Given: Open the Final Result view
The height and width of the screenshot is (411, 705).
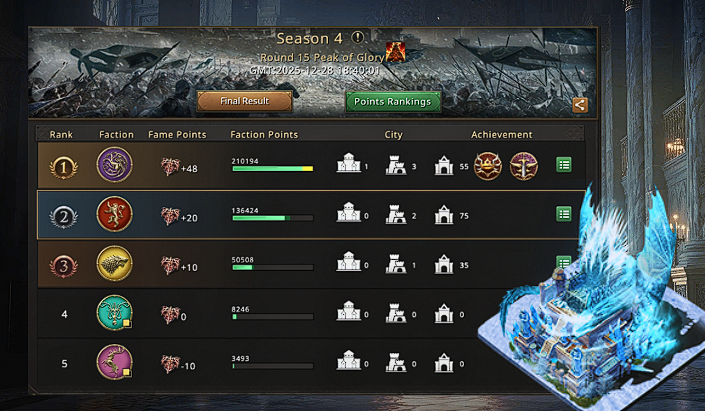Looking at the screenshot, I should [x=245, y=101].
